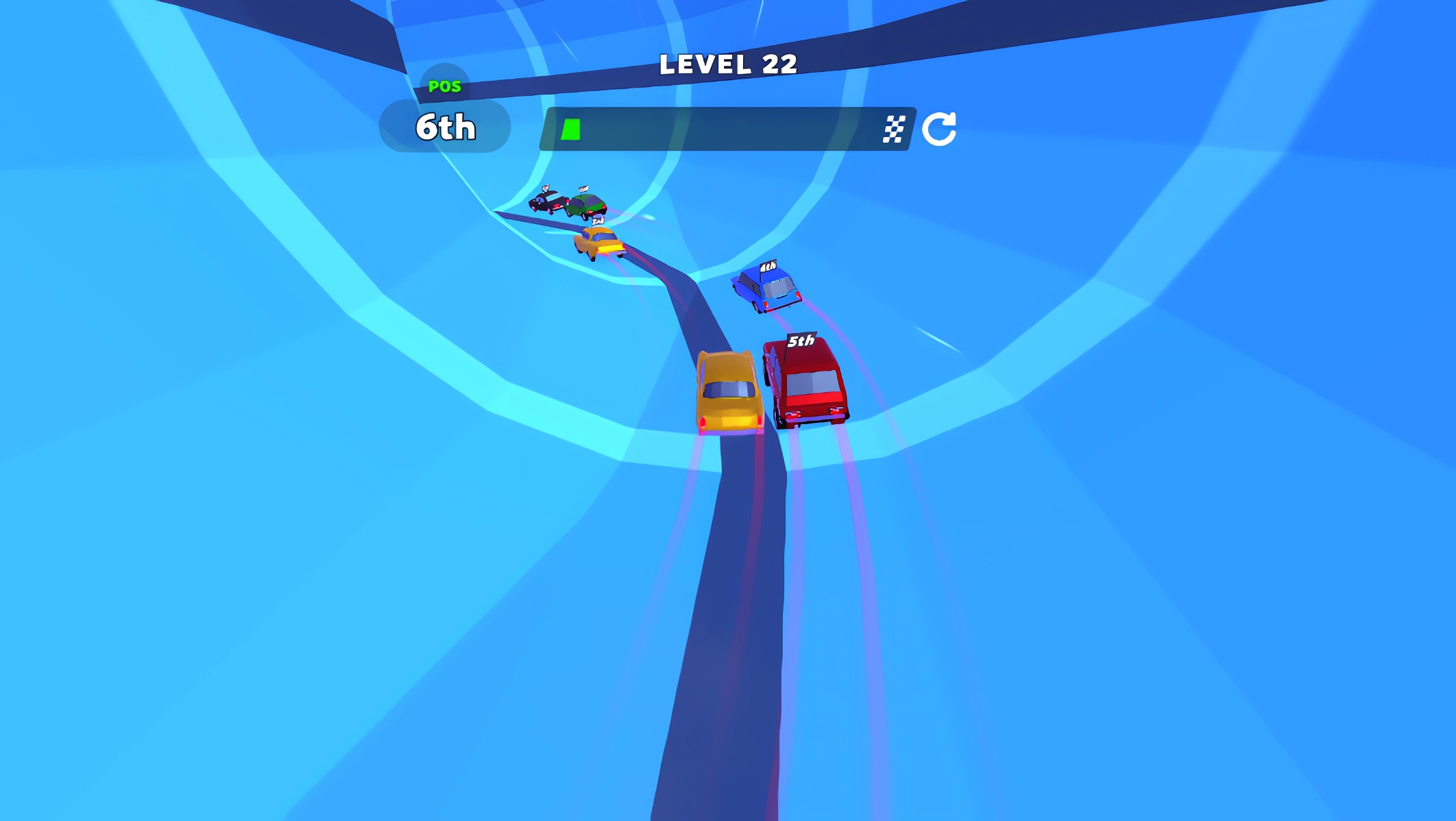
Task: Tap the green car near the top
Action: click(x=587, y=202)
